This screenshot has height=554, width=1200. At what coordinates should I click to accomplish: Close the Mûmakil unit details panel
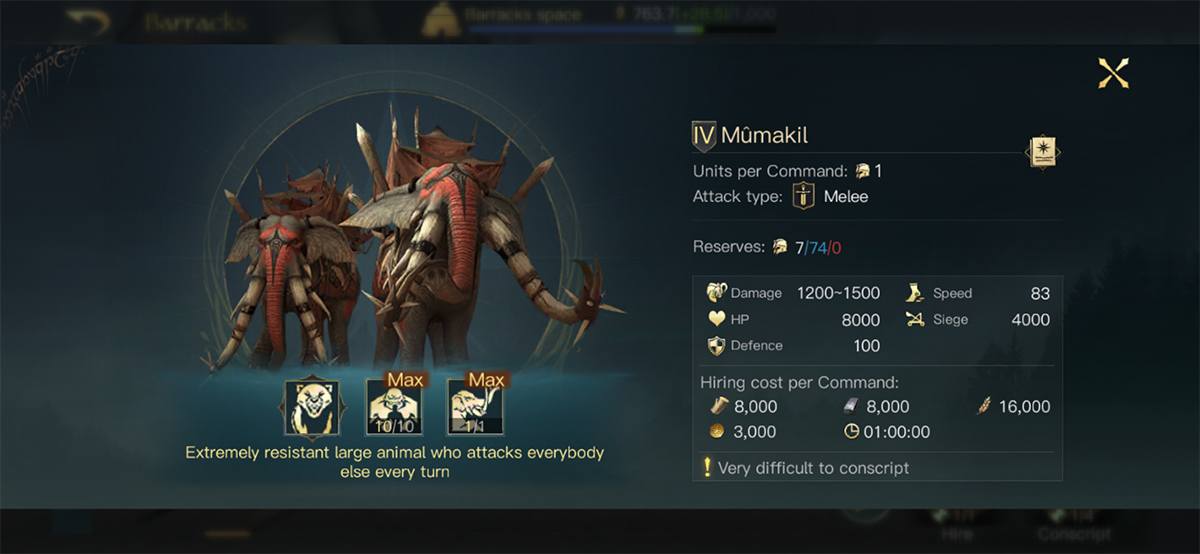click(x=1113, y=73)
